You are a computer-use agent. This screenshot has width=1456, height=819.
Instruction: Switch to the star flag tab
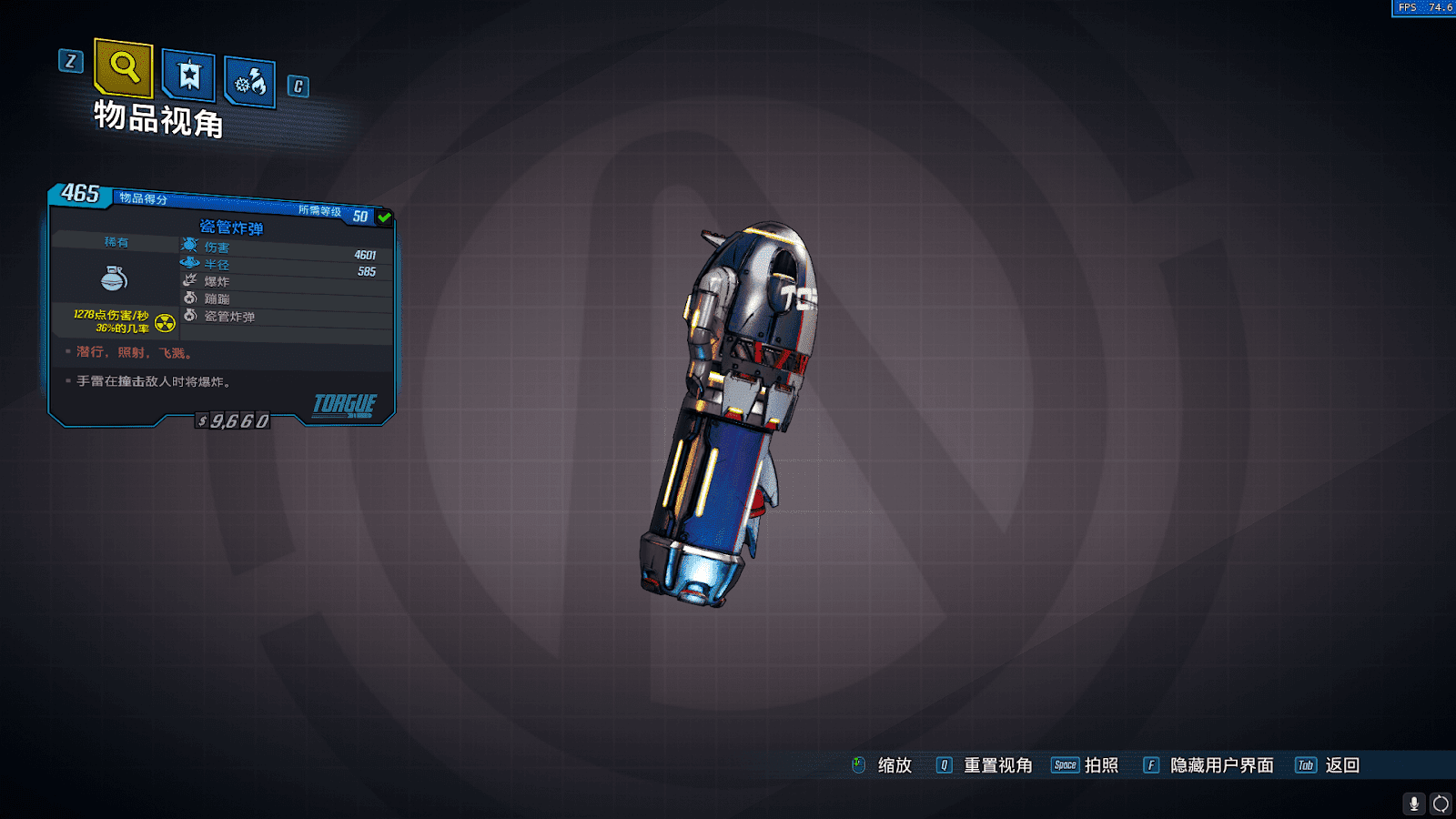pyautogui.click(x=188, y=75)
